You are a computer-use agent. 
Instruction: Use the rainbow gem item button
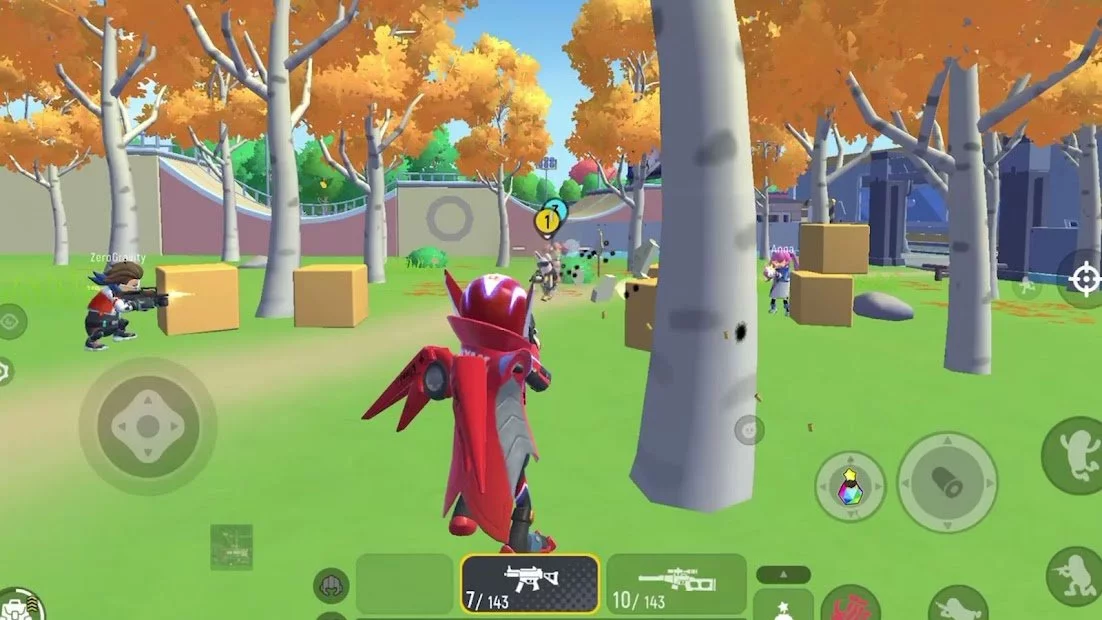(x=850, y=486)
